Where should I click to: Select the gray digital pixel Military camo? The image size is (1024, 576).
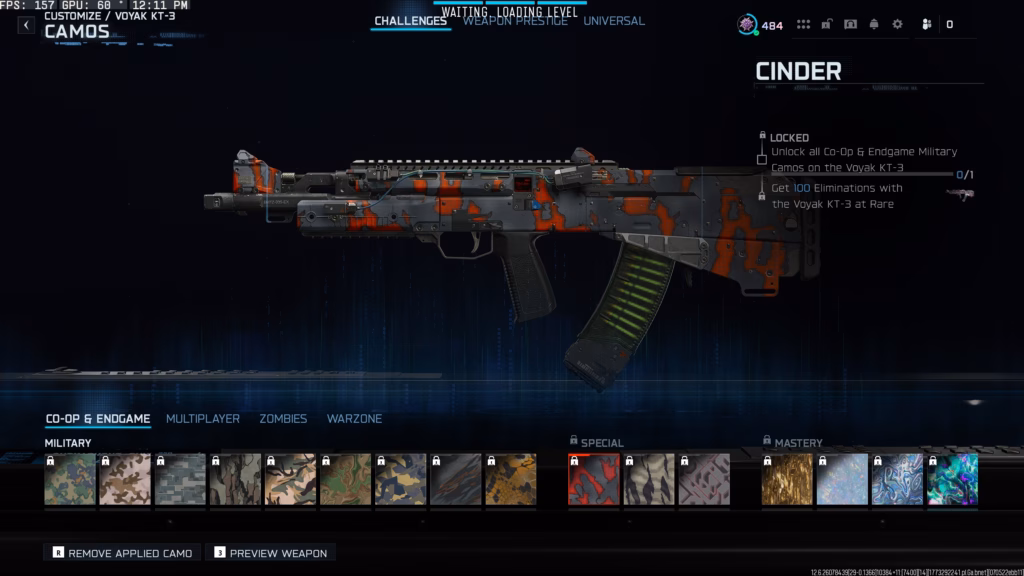(x=180, y=479)
